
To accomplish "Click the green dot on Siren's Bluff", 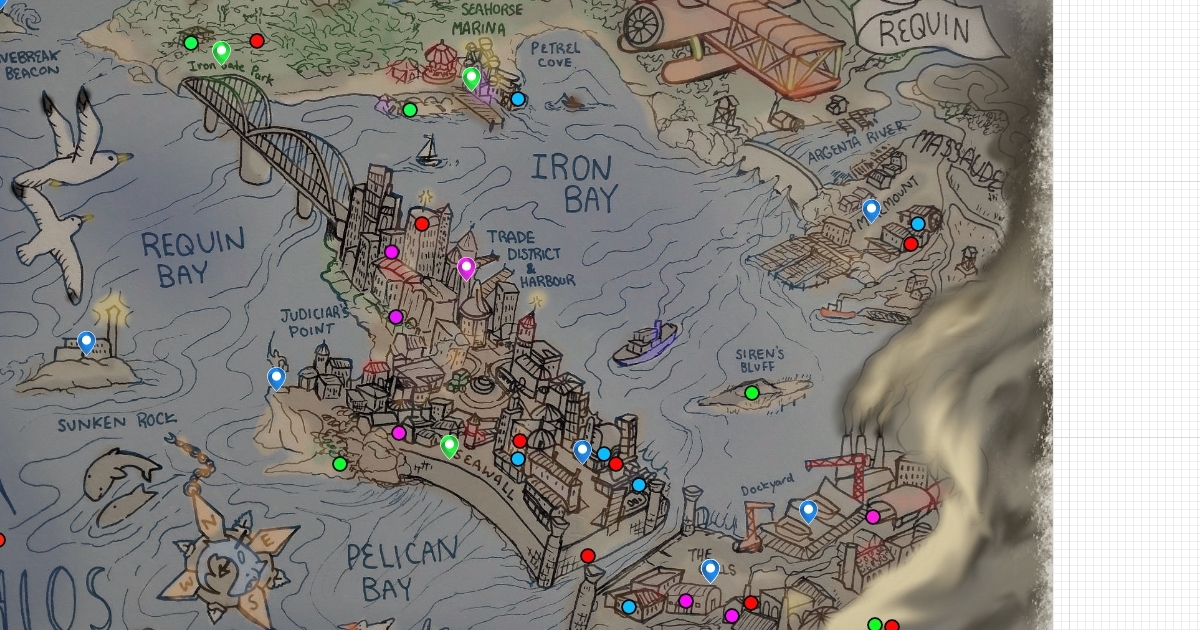I will click(x=752, y=393).
